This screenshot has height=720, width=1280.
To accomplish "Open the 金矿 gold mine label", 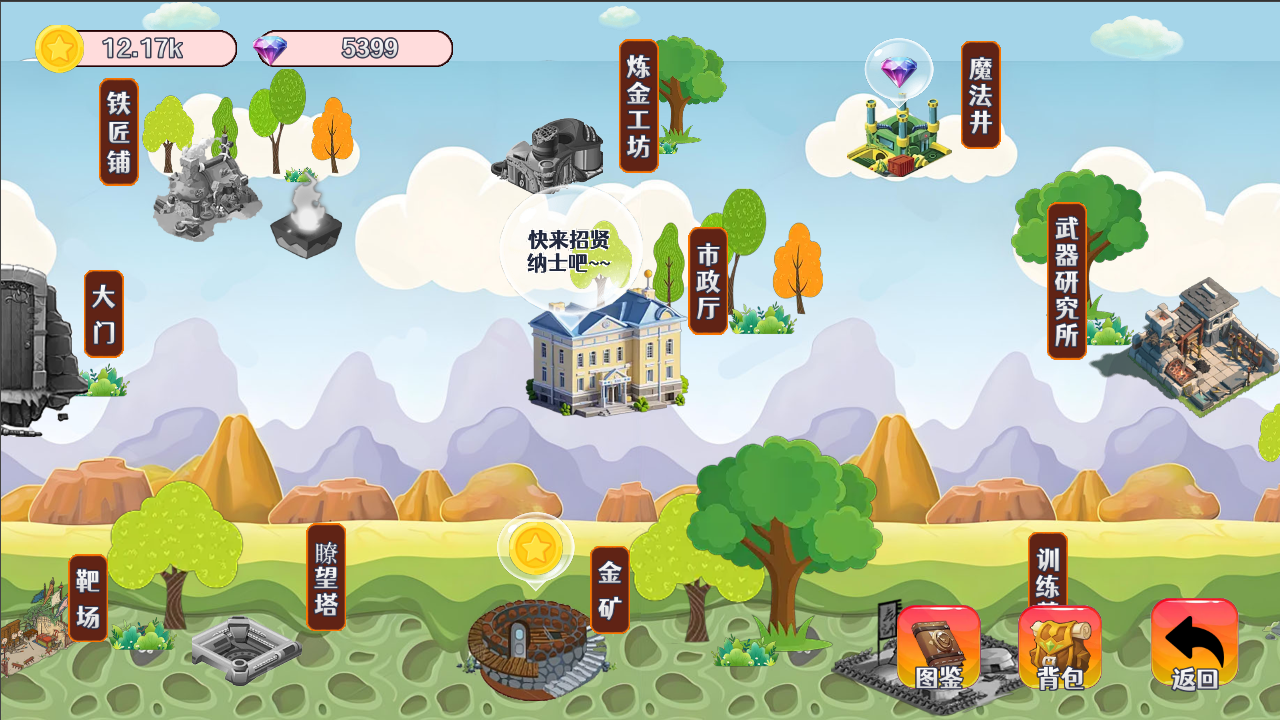I will tap(609, 589).
